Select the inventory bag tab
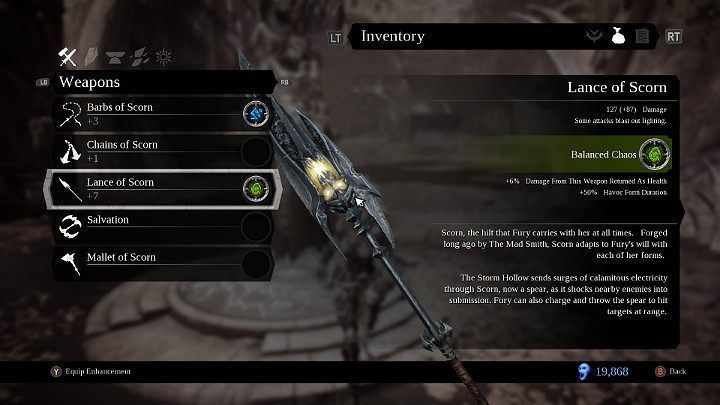 pos(618,37)
